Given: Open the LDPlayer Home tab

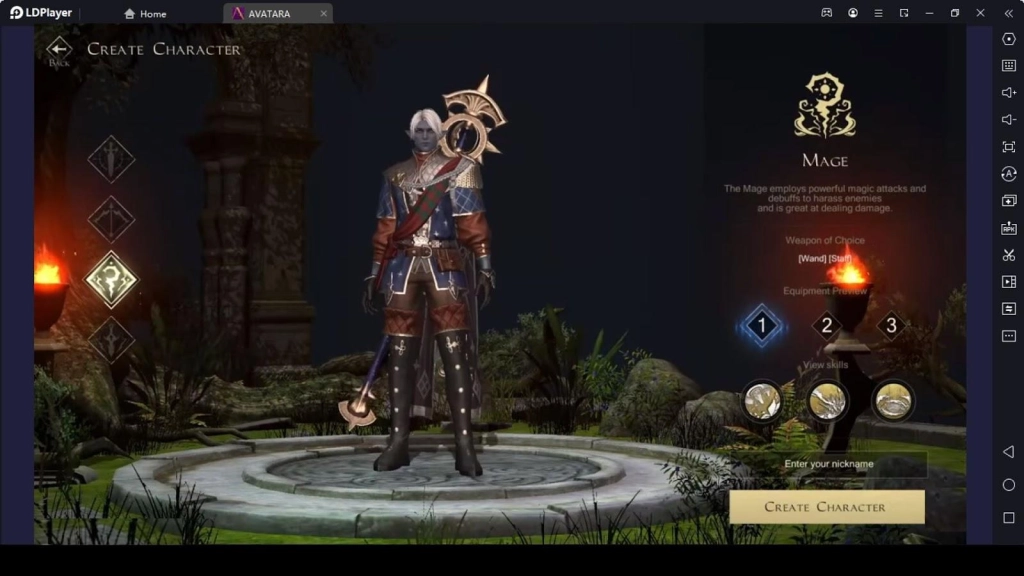Looking at the screenshot, I should [145, 13].
